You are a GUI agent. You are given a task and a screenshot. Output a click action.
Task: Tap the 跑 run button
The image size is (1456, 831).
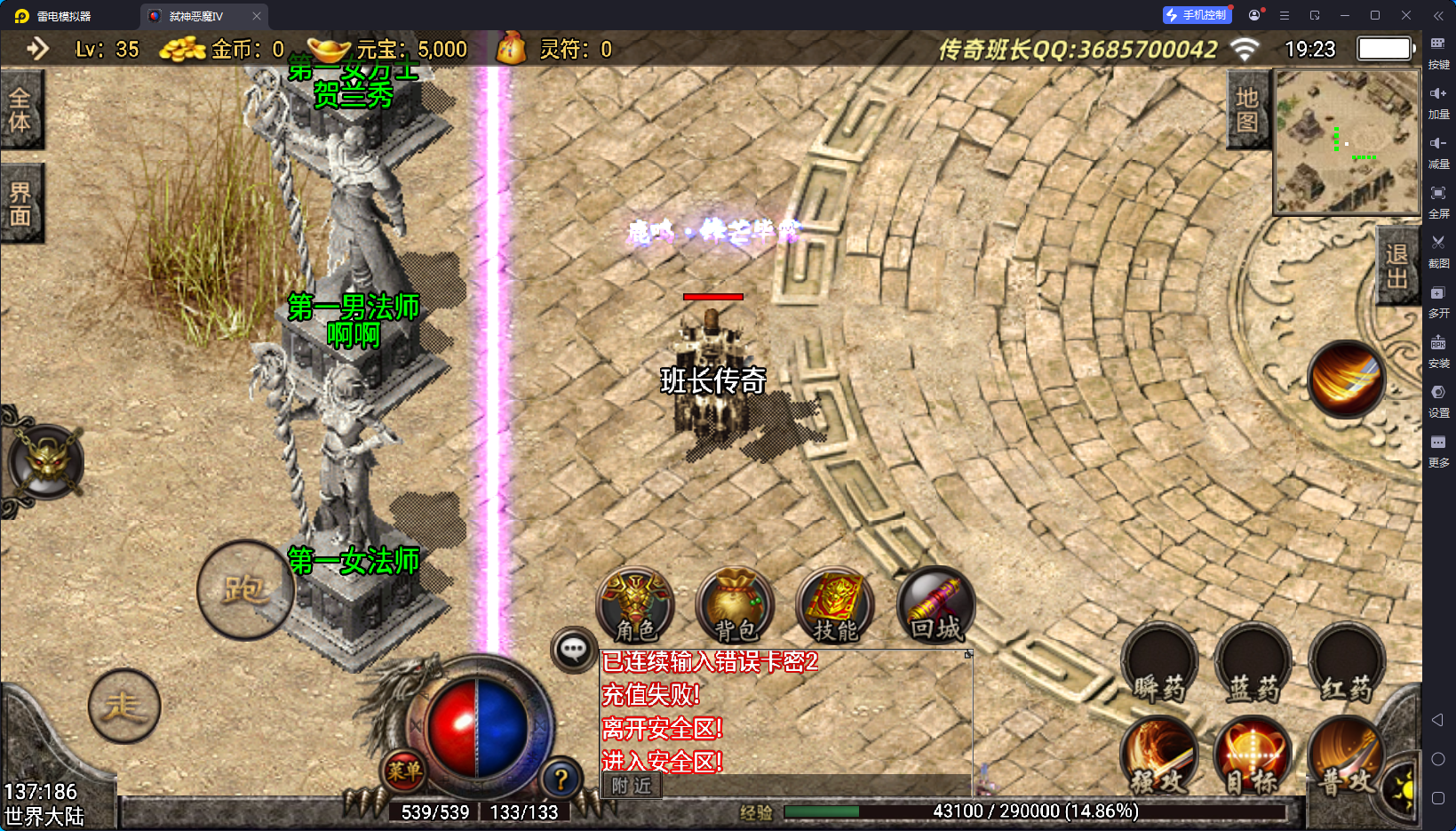pyautogui.click(x=244, y=589)
